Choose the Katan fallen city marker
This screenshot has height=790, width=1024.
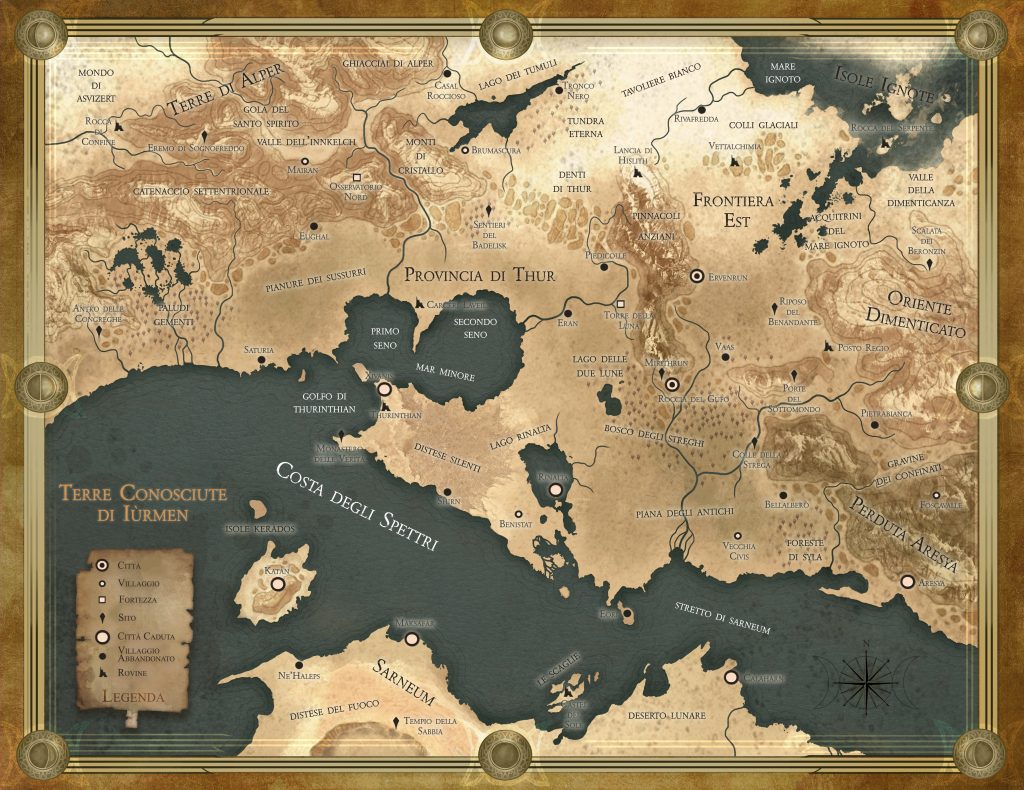[277, 582]
